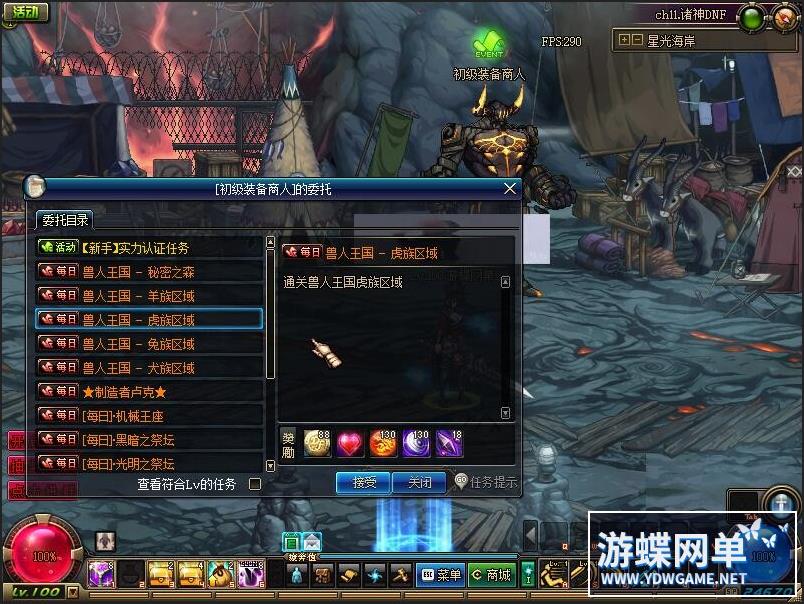
Task: Select the 委托目录 tab
Action: tap(64, 220)
